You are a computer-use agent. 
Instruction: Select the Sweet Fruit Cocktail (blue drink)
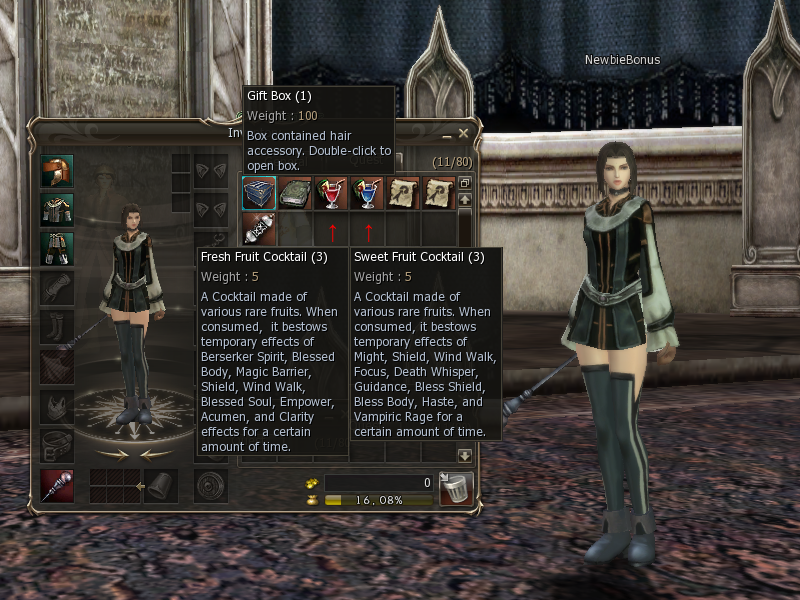[367, 193]
